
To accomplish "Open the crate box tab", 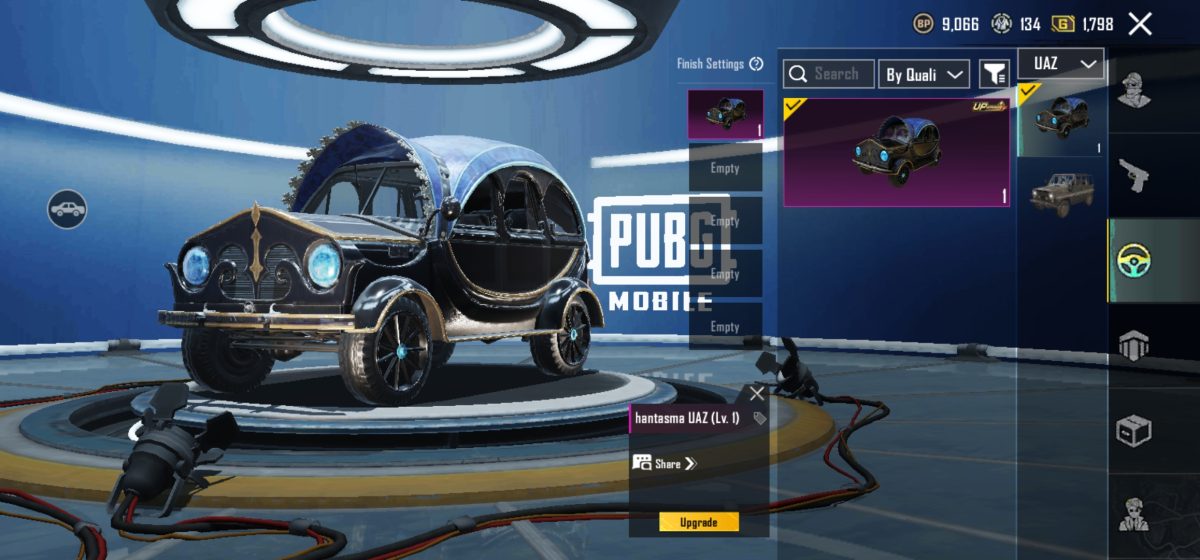I will click(x=1134, y=431).
